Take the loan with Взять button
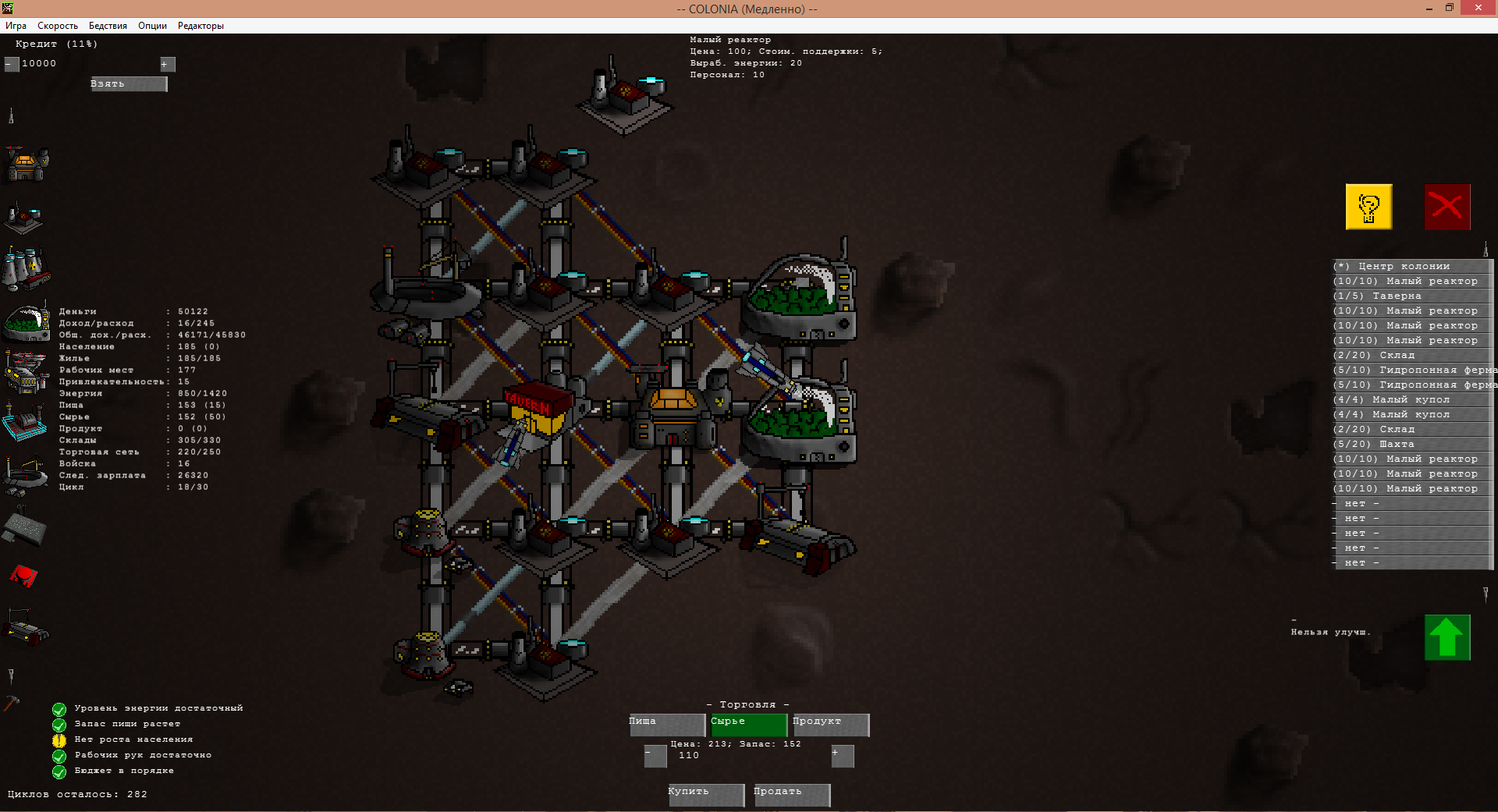 coord(129,84)
